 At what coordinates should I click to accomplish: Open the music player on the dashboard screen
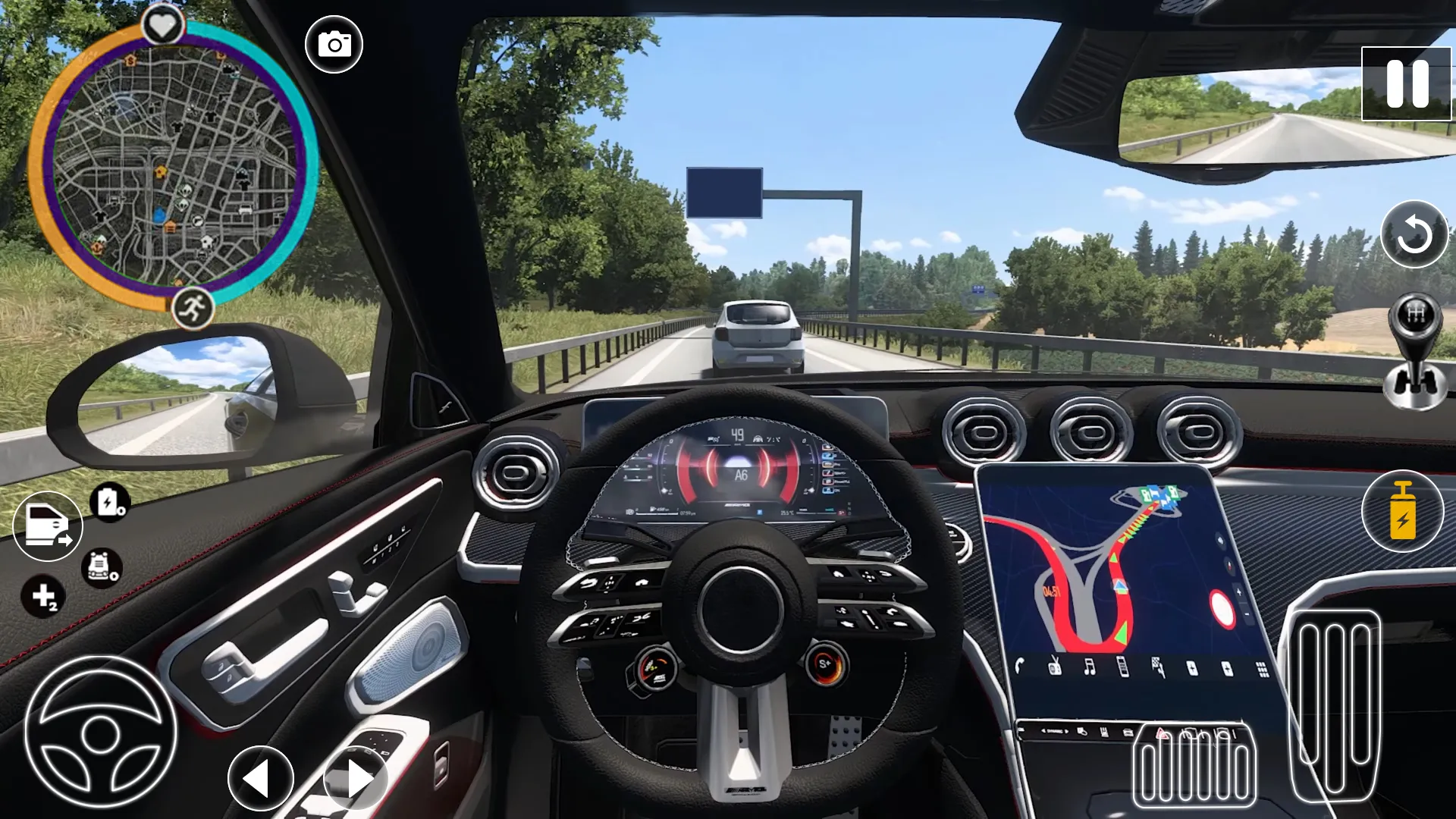click(1089, 667)
